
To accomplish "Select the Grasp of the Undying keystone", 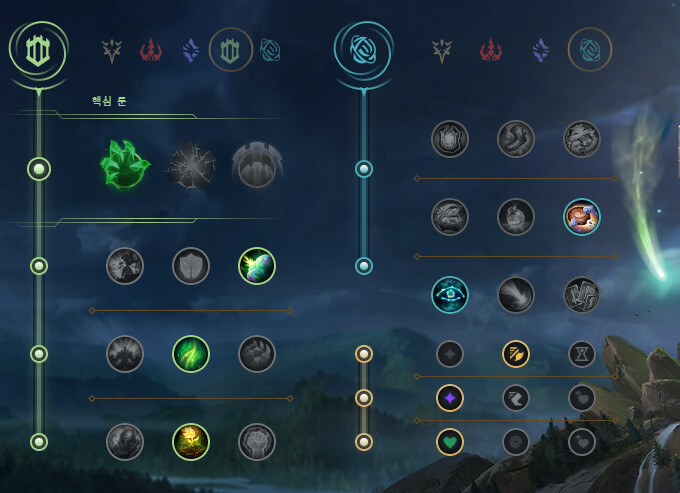I will point(125,167).
